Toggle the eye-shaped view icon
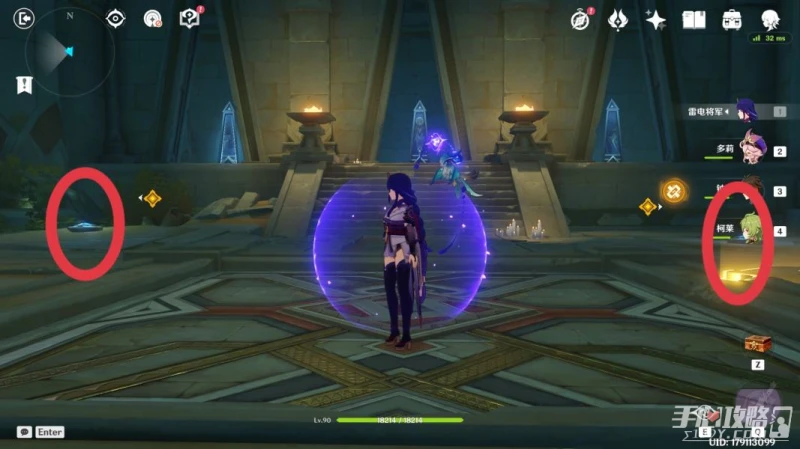The width and height of the screenshot is (800, 449). click(116, 18)
